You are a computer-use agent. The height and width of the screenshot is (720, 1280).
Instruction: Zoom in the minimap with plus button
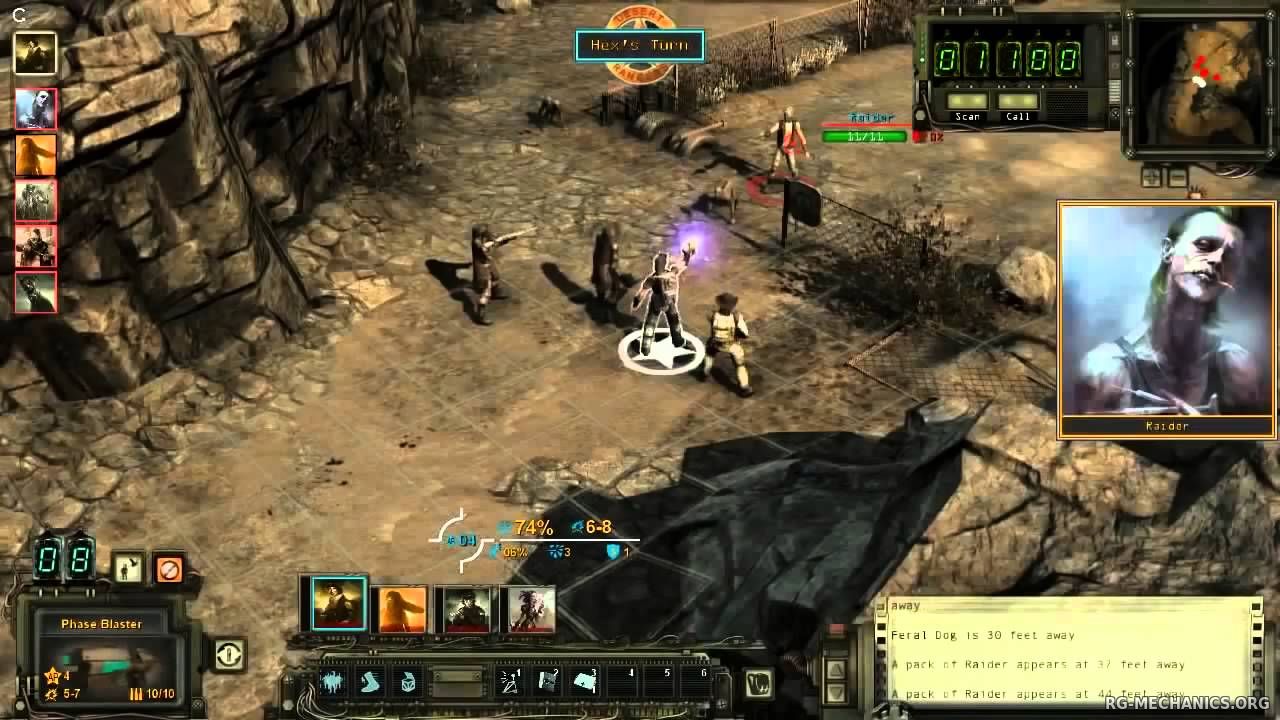coord(1151,178)
